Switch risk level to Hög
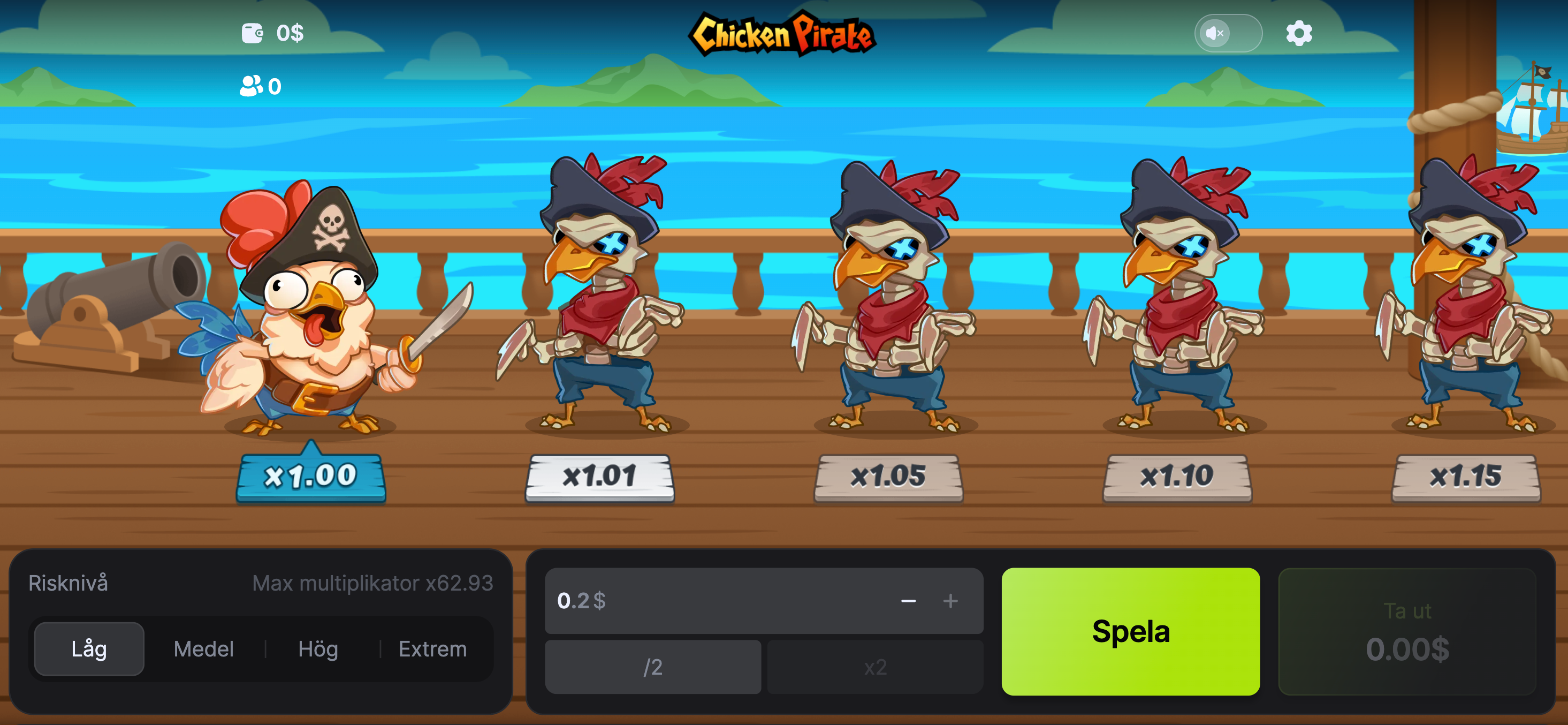The width and height of the screenshot is (1568, 725). pyautogui.click(x=318, y=649)
